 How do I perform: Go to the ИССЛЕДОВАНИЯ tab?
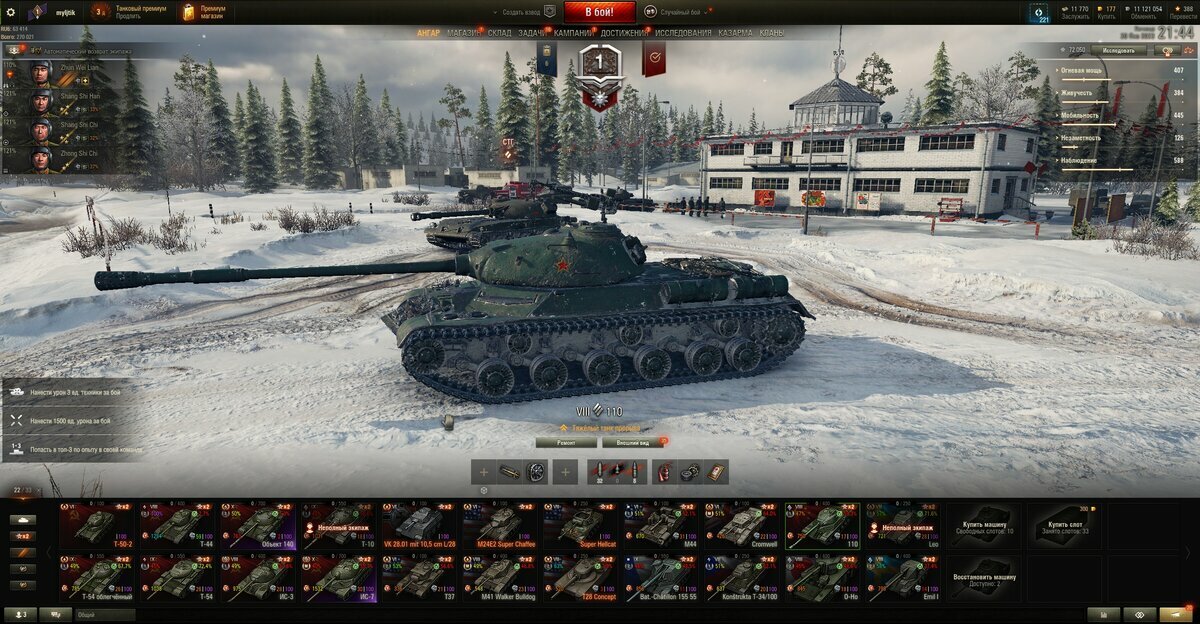683,33
